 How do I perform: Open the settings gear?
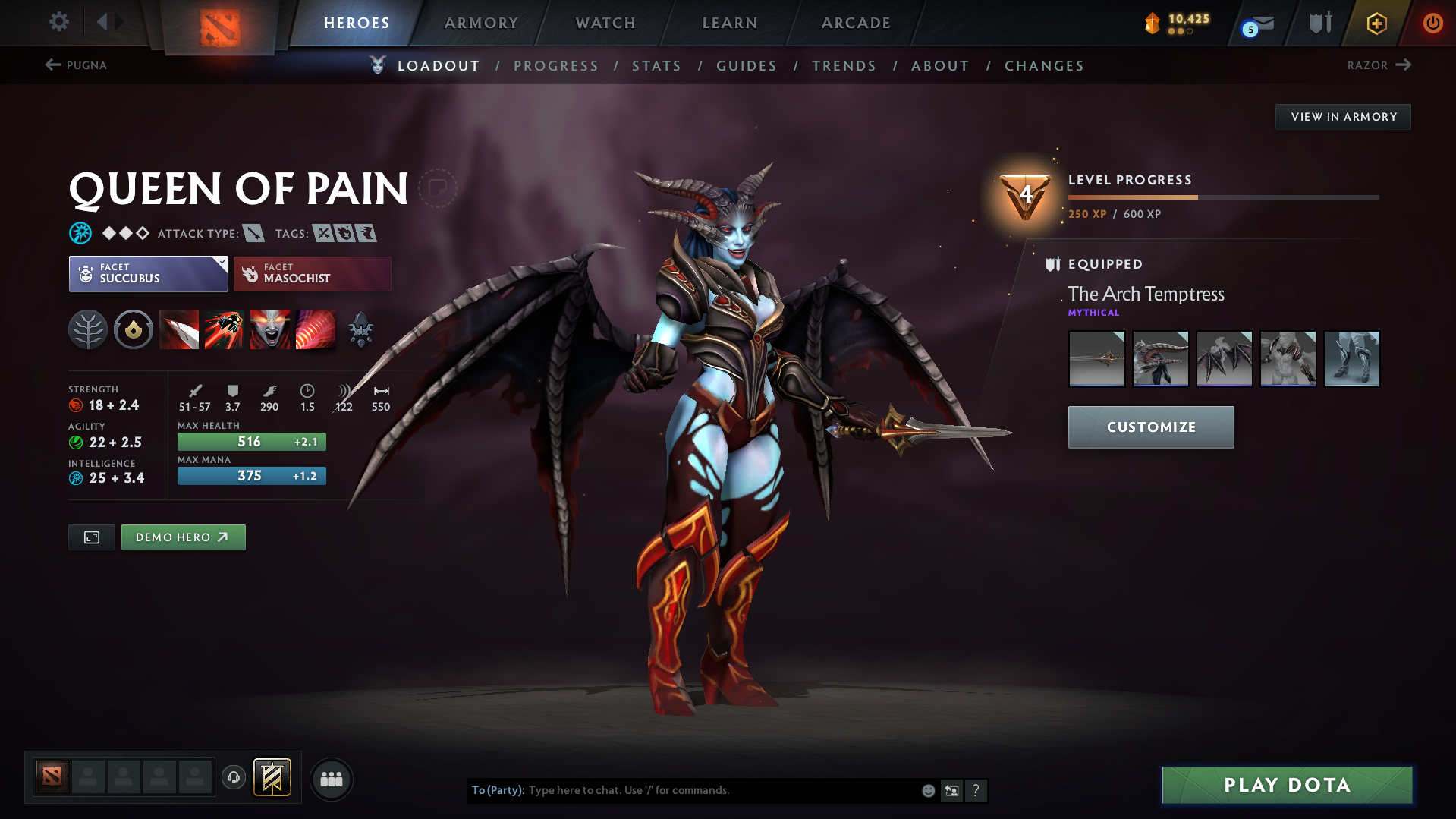click(58, 22)
